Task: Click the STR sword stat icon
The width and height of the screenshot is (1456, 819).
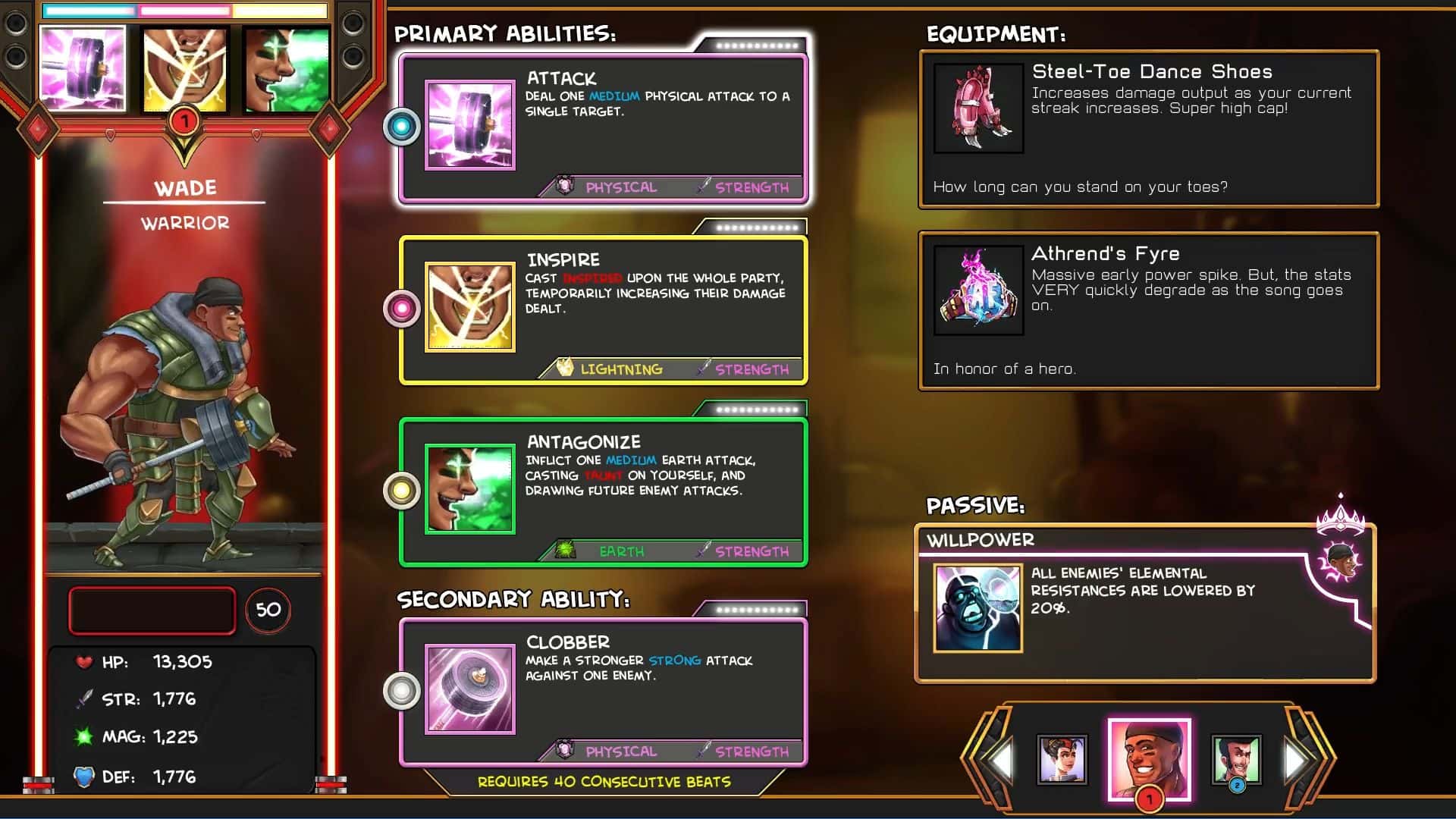Action: point(85,698)
